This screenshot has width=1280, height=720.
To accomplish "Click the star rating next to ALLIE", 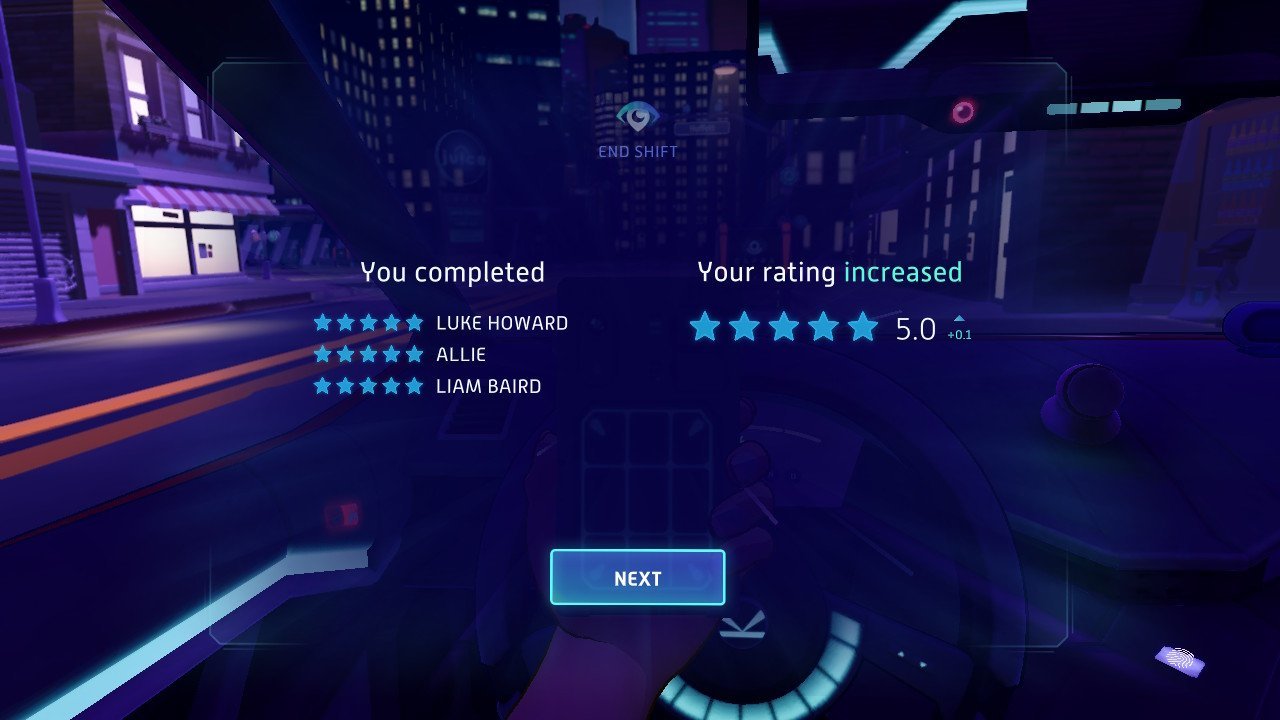I will tap(368, 353).
